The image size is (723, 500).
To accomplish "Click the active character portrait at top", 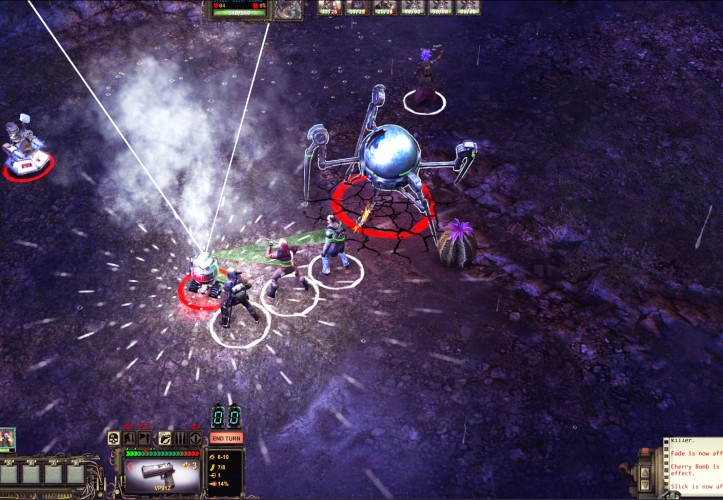I will (x=289, y=9).
